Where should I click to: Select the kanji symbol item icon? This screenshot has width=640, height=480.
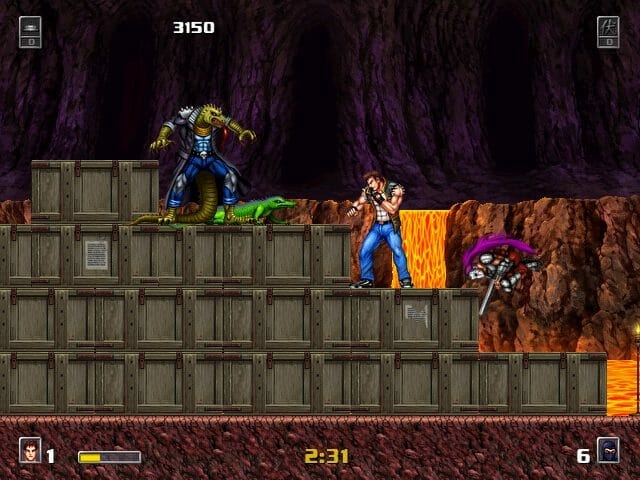(x=608, y=32)
